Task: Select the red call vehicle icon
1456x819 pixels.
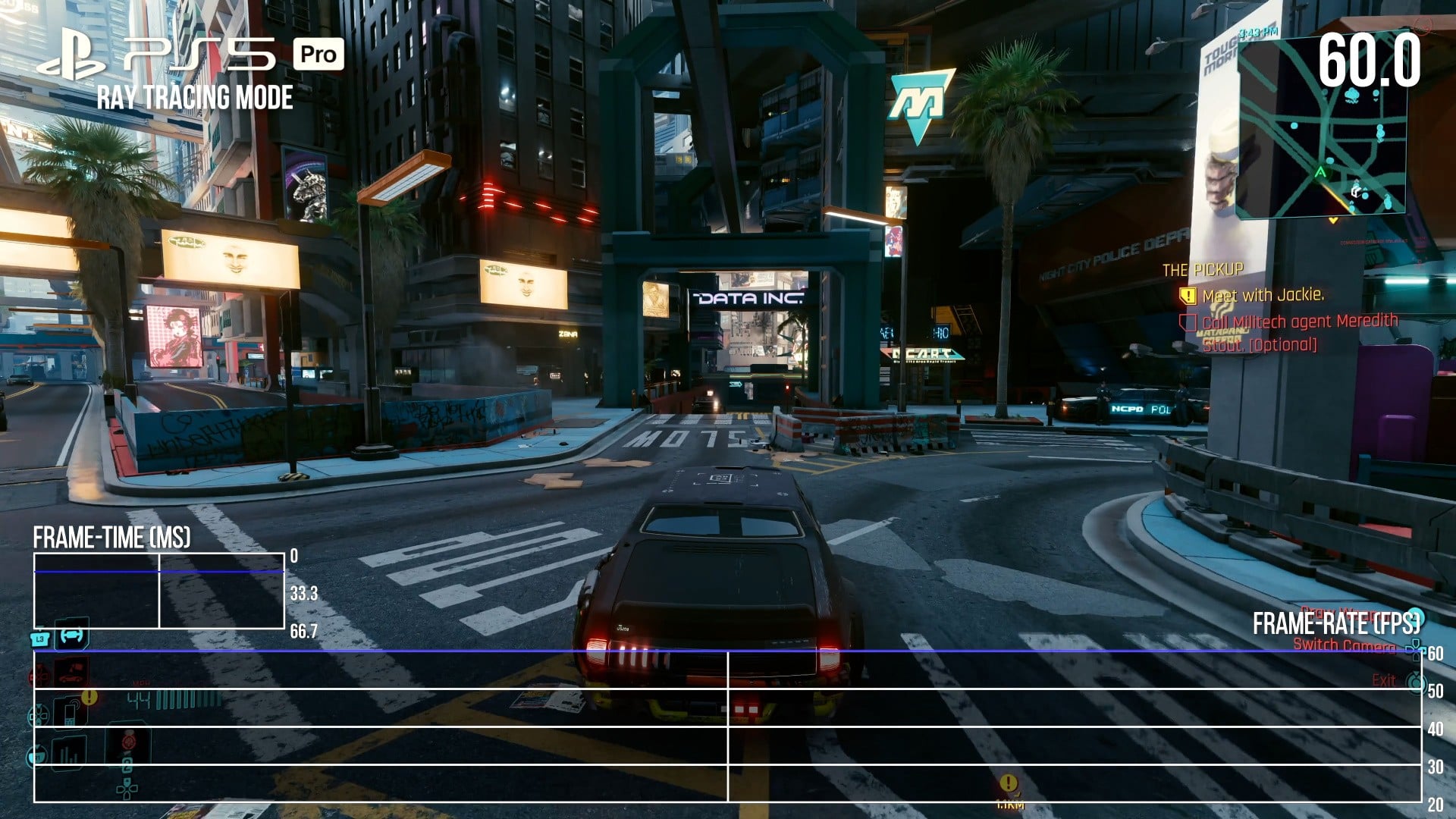Action: pos(71,671)
